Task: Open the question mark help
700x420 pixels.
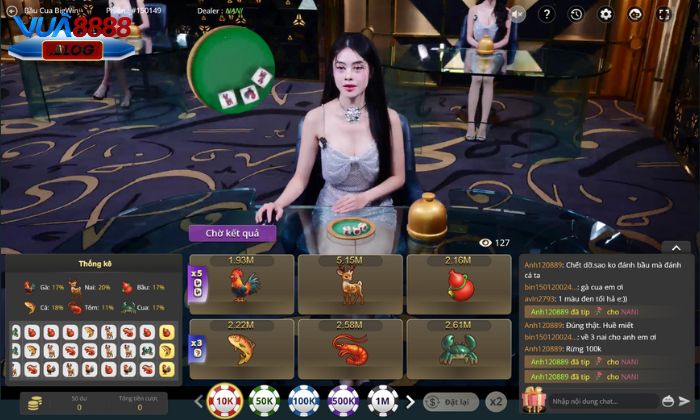Action: tap(546, 14)
